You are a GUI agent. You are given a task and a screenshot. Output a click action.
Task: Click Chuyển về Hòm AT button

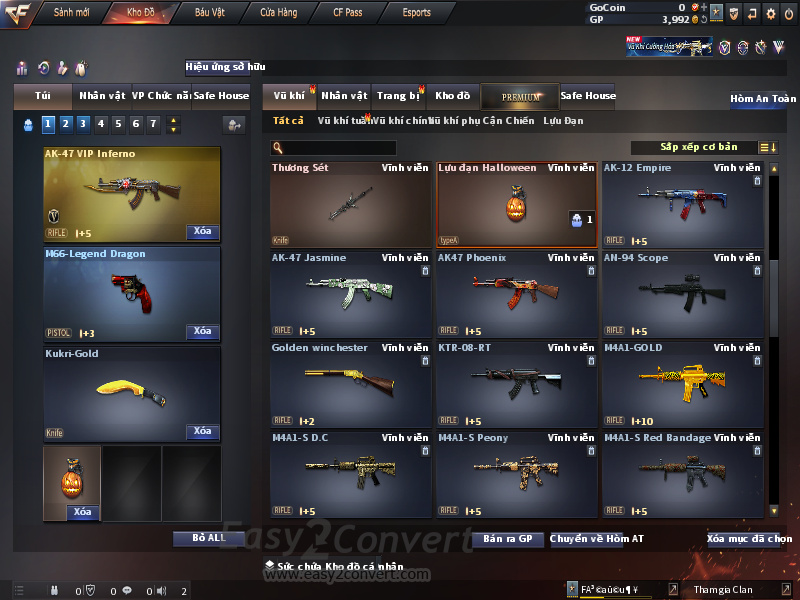point(596,539)
